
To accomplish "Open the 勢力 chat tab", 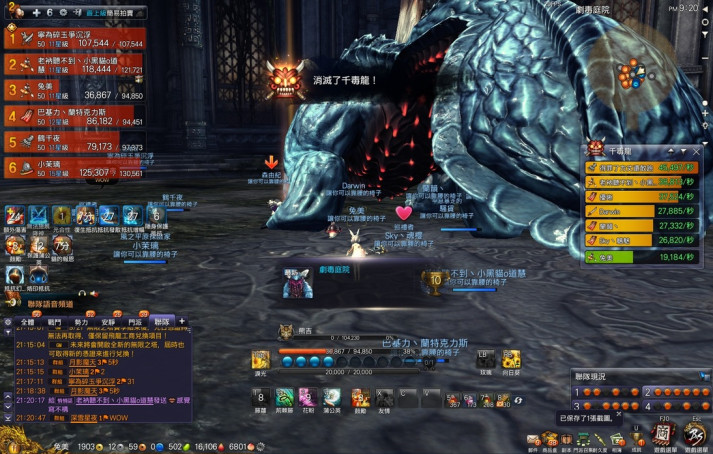I will coord(82,321).
